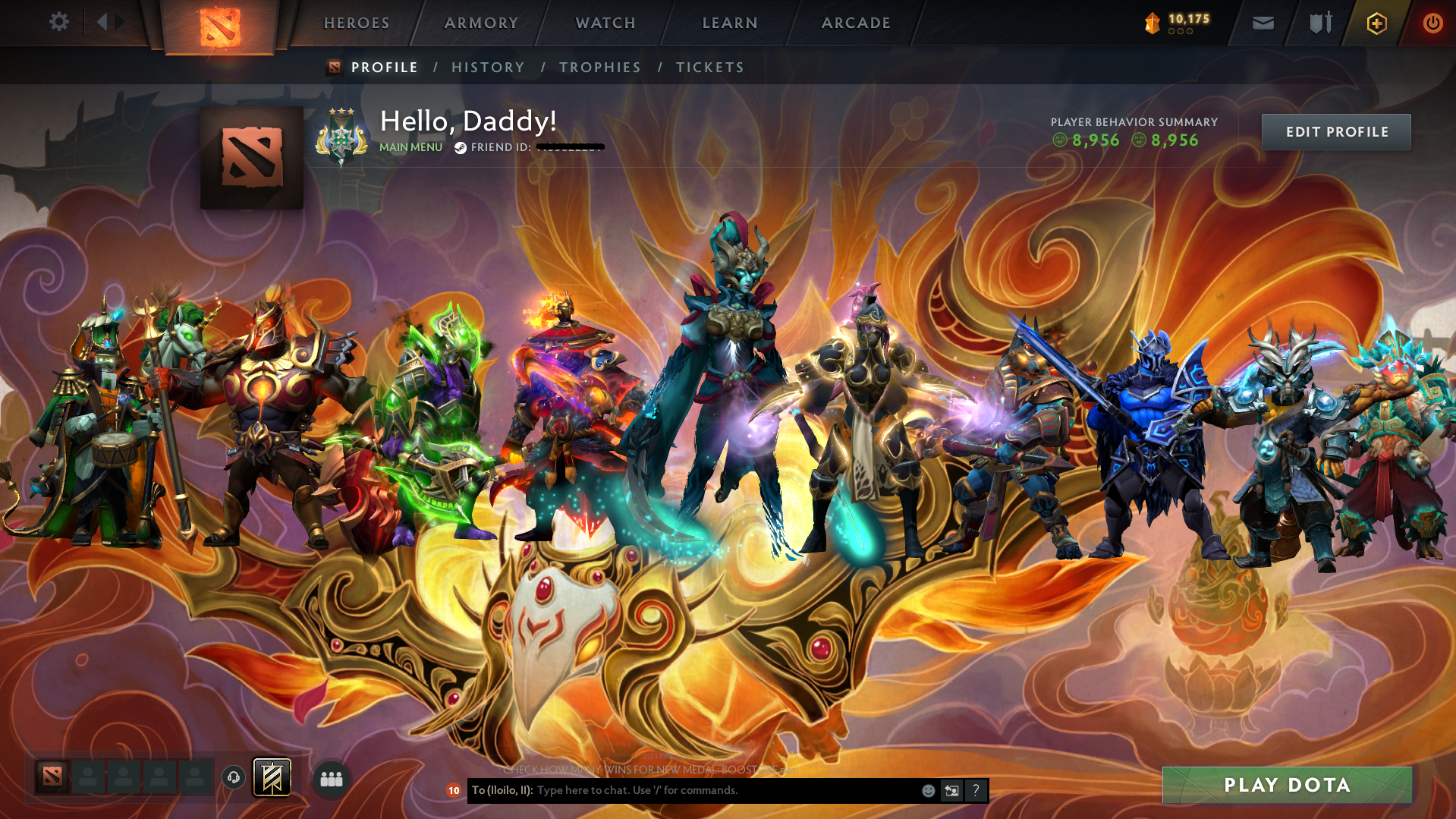
Task: Open the gold battle banner icon
Action: [x=272, y=778]
